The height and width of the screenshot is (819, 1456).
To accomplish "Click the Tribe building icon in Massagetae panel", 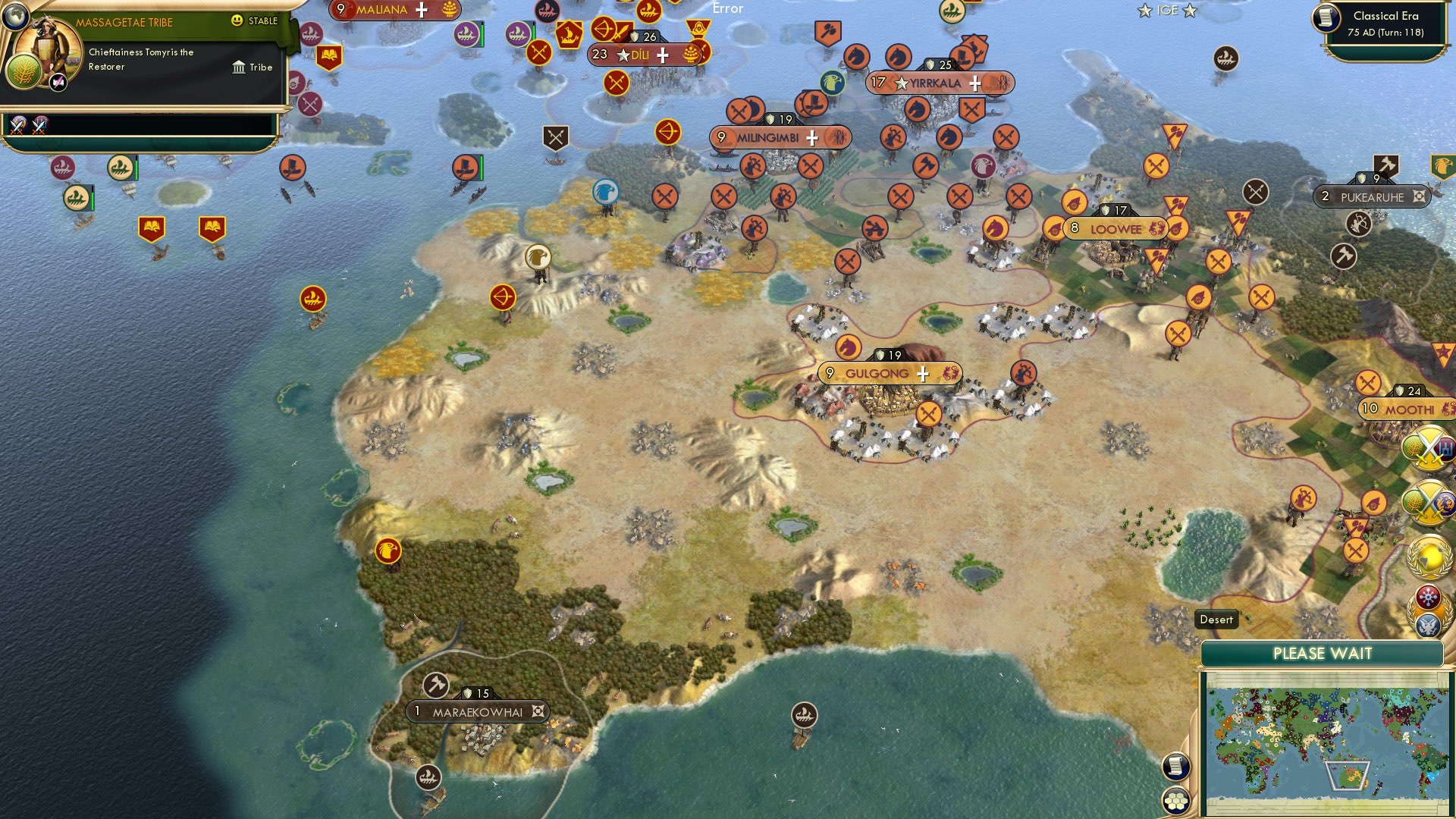I will (x=239, y=68).
